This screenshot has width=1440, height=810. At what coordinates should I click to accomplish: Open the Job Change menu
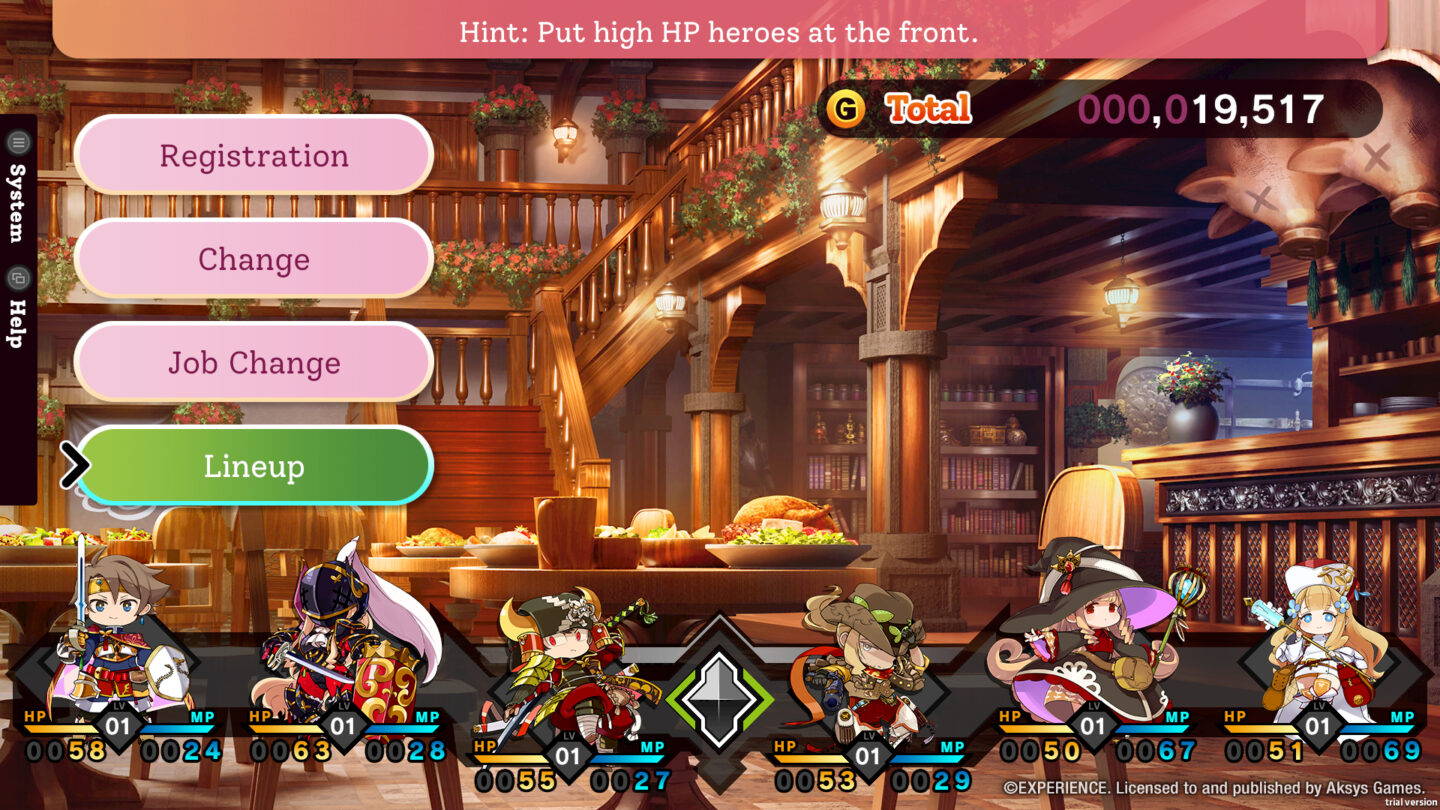point(253,363)
